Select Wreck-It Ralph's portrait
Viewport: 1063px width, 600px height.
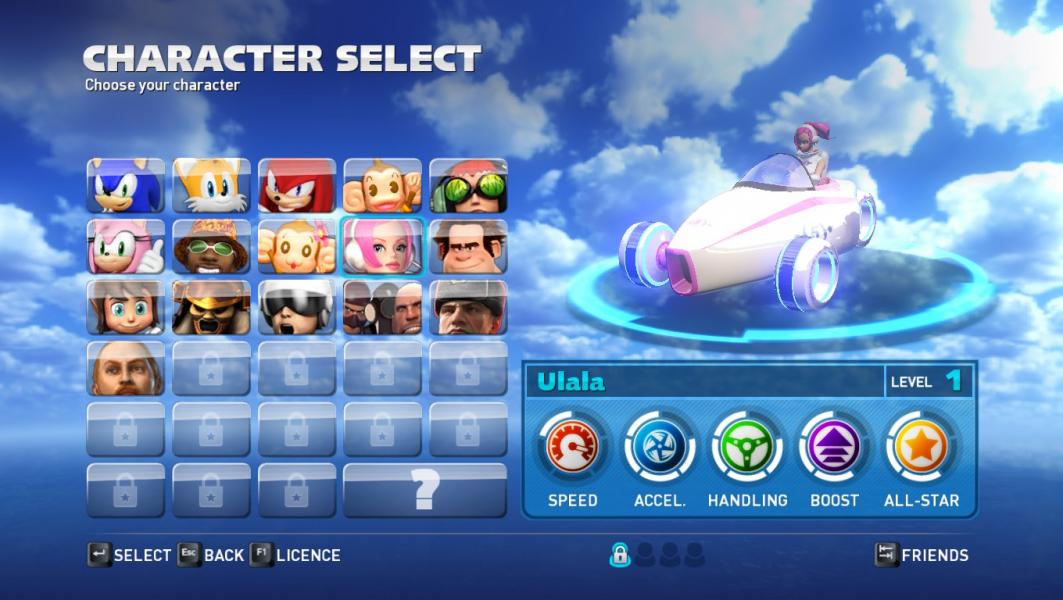[468, 247]
